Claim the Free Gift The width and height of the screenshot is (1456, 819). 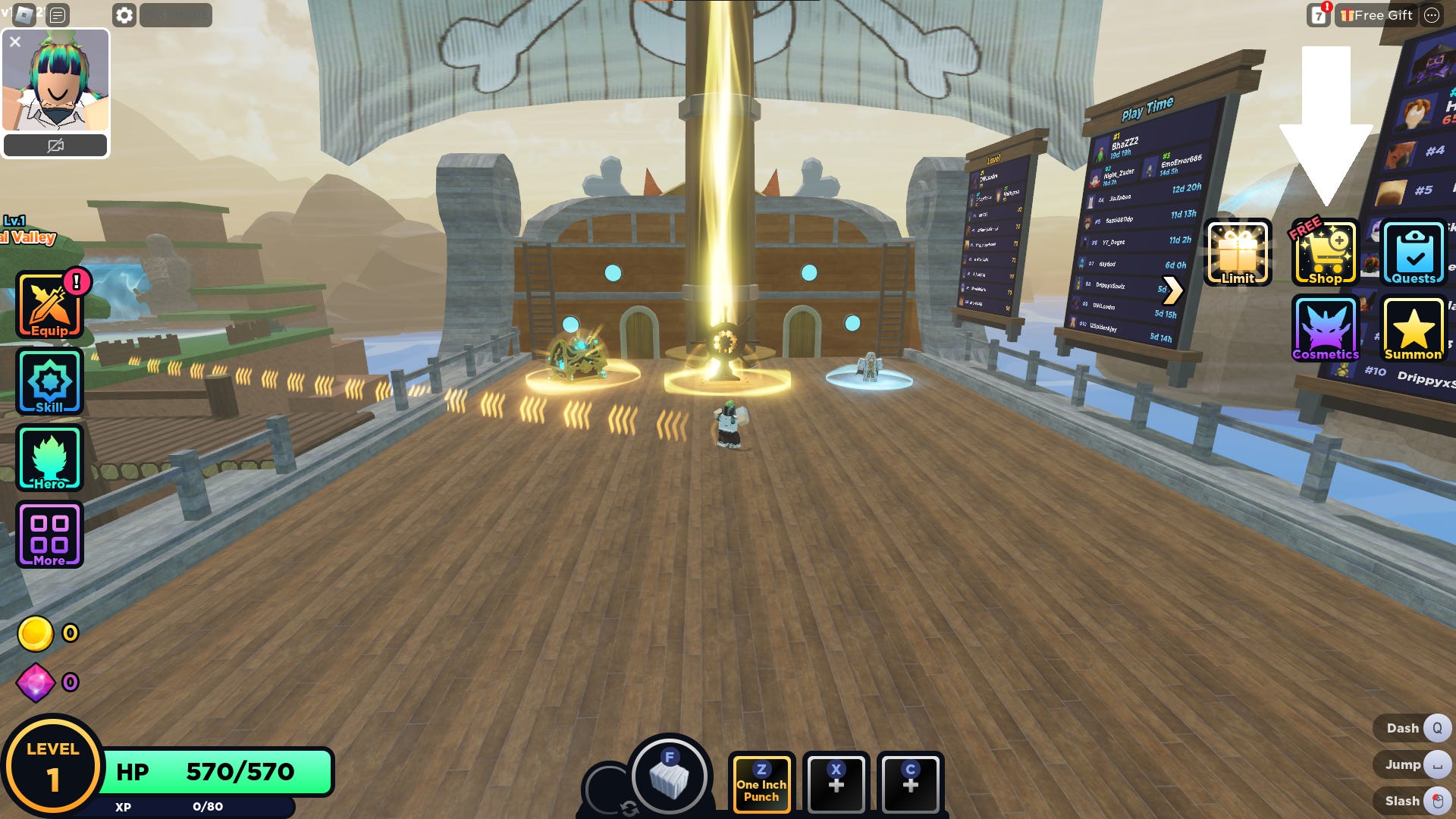(1376, 15)
